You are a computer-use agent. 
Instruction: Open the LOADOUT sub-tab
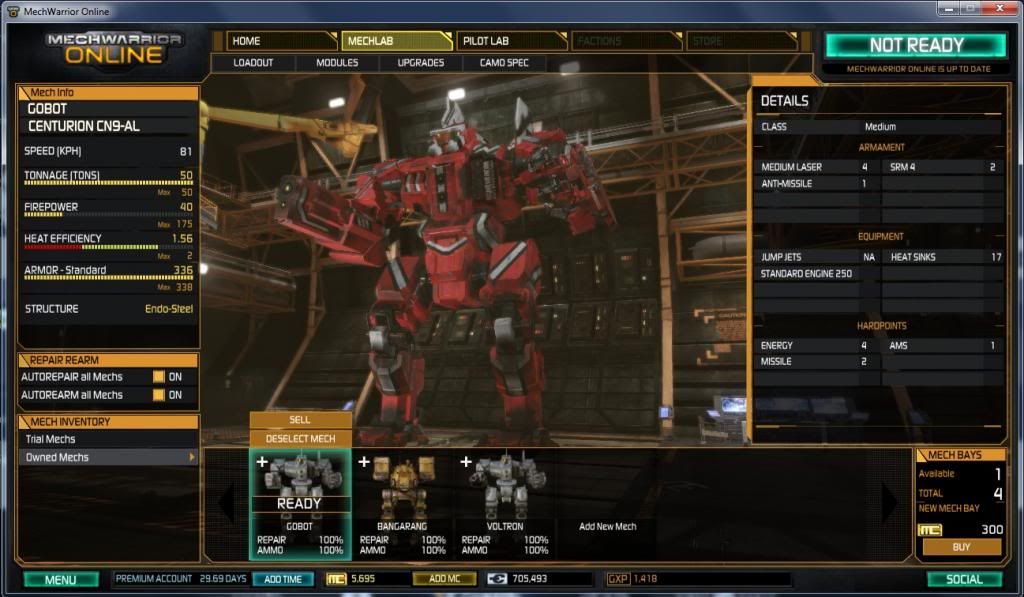click(253, 63)
